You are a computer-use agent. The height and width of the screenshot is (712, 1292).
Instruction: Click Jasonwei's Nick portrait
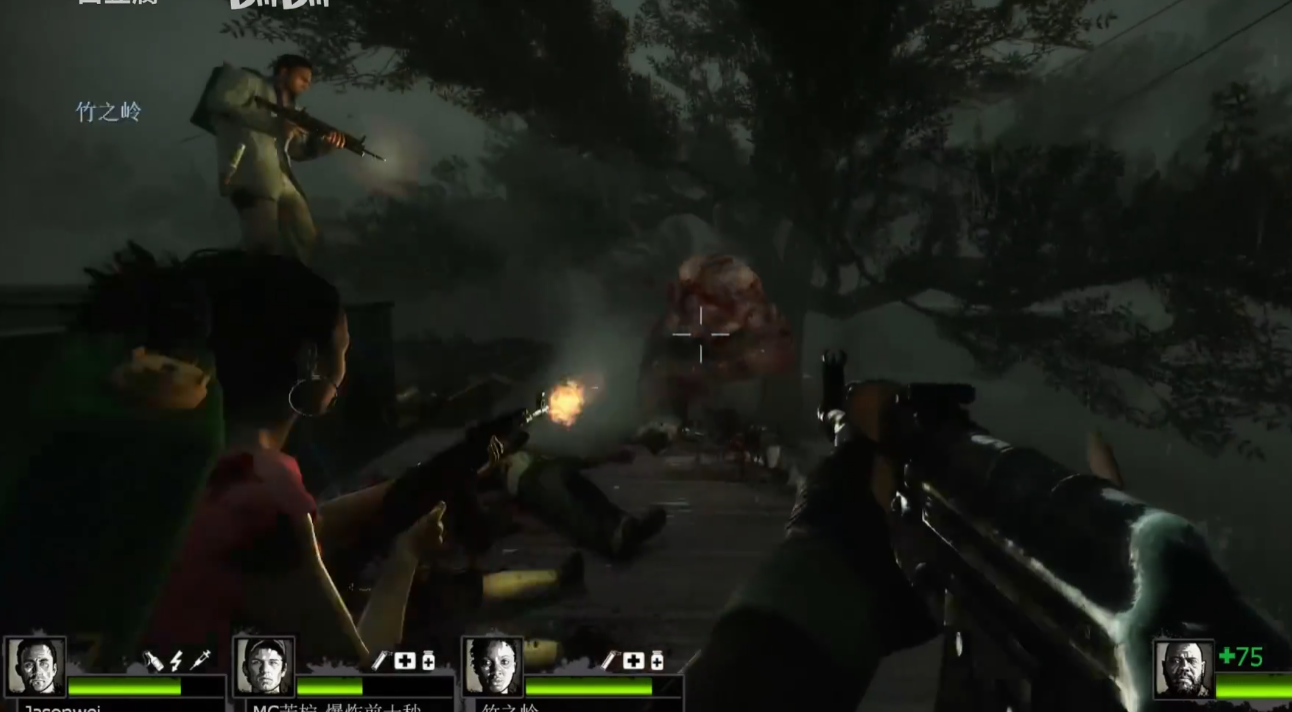tap(35, 667)
